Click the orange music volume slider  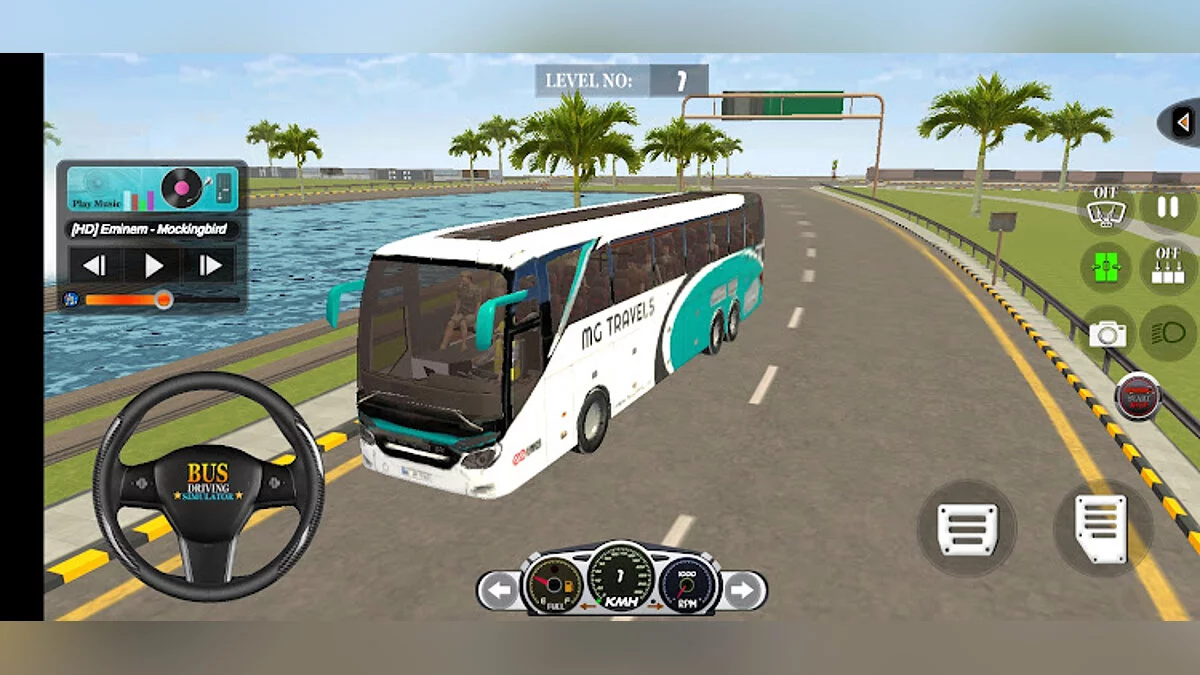click(163, 299)
